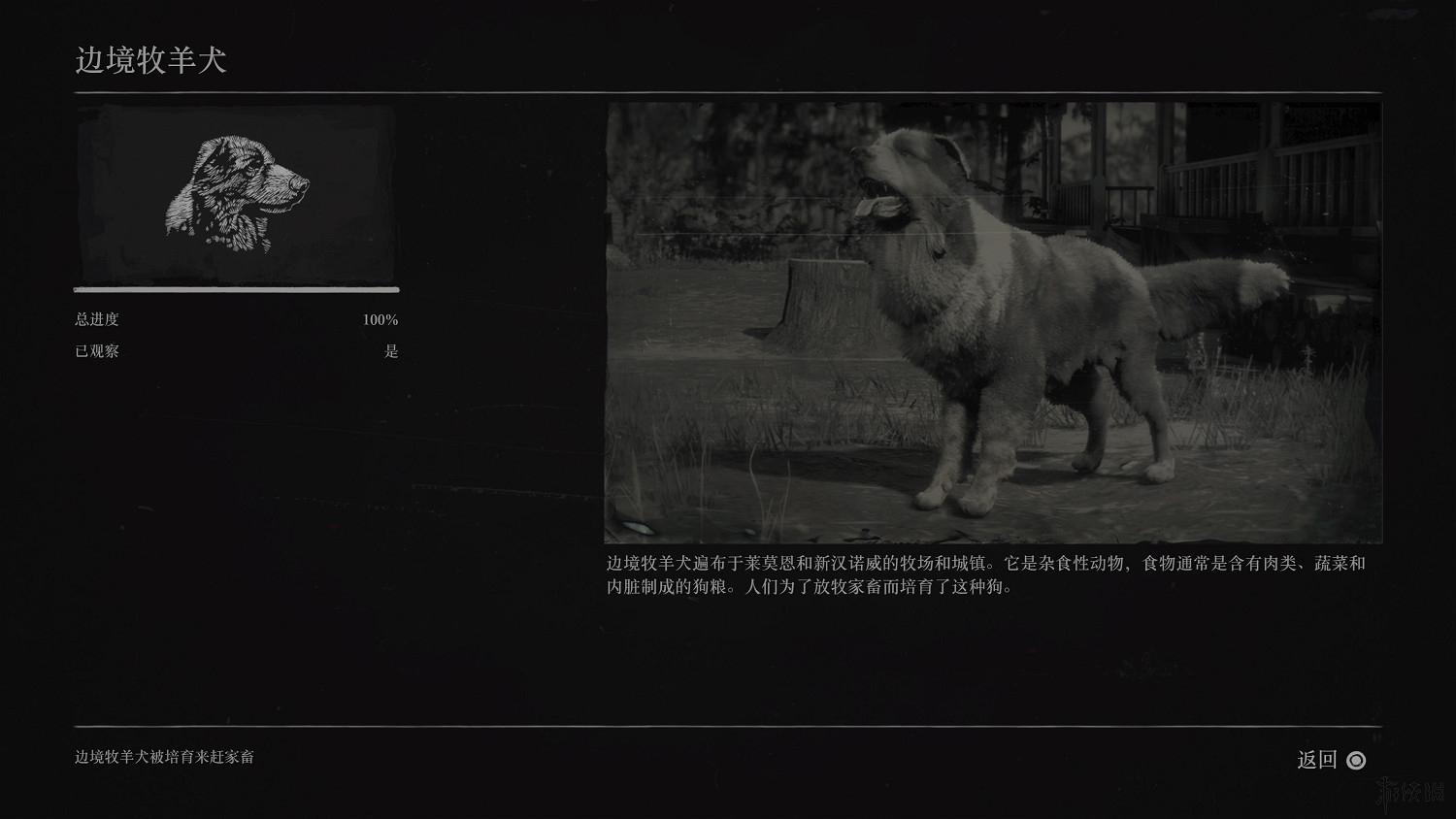This screenshot has width=1456, height=819.
Task: Click the dog head illustration in the thumbnail box
Action: coord(236,191)
